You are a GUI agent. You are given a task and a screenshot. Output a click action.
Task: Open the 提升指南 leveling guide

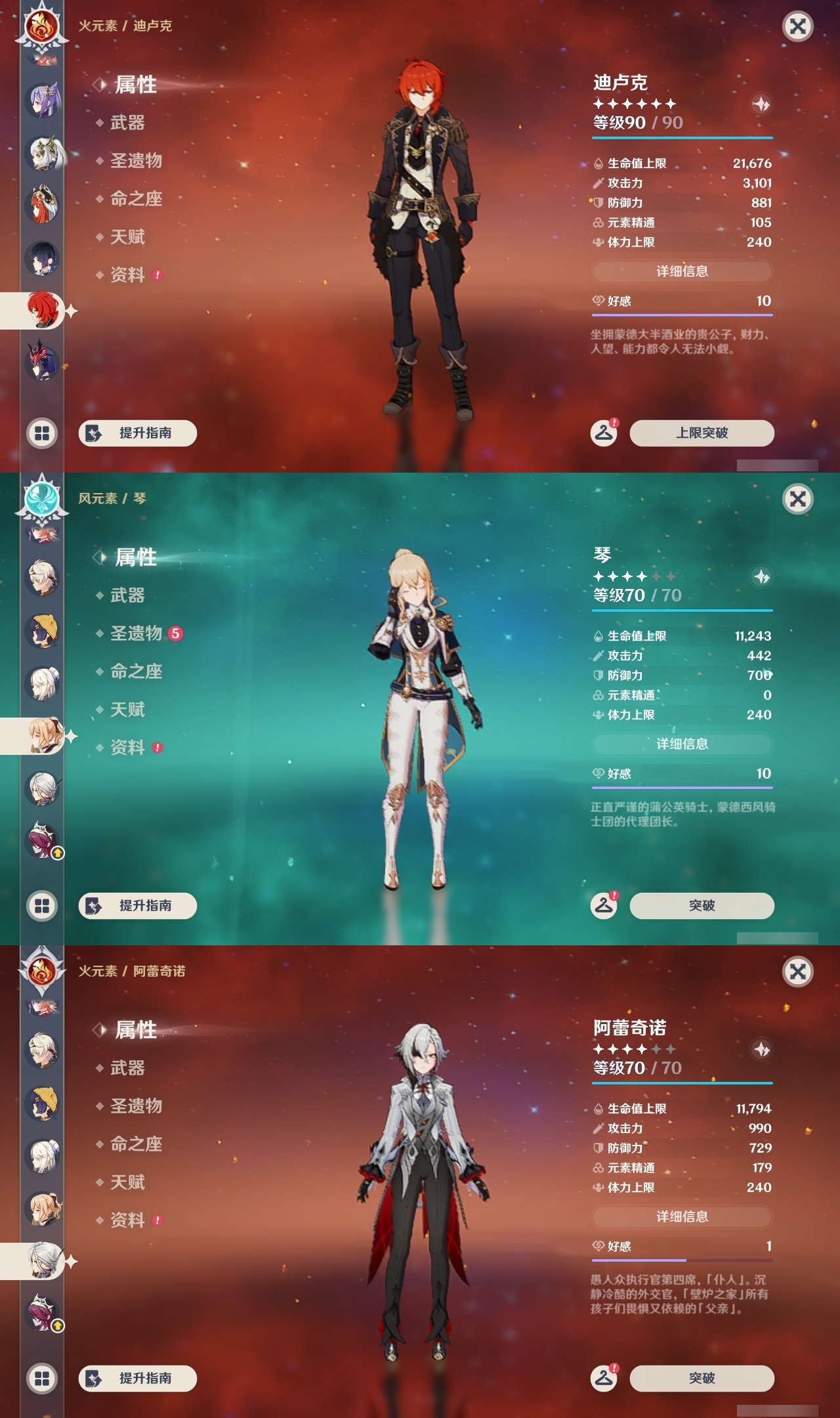point(138,433)
